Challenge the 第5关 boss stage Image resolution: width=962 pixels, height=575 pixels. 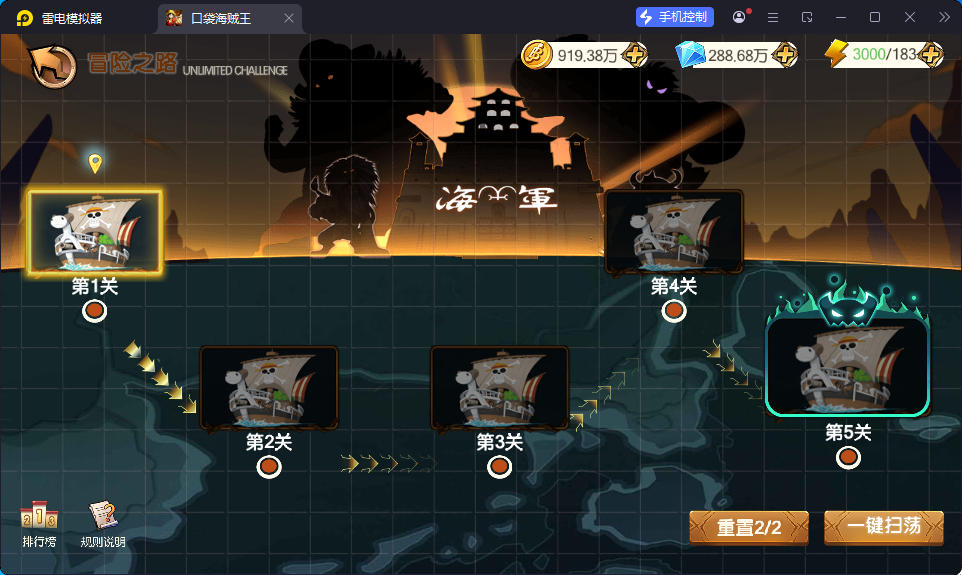848,364
